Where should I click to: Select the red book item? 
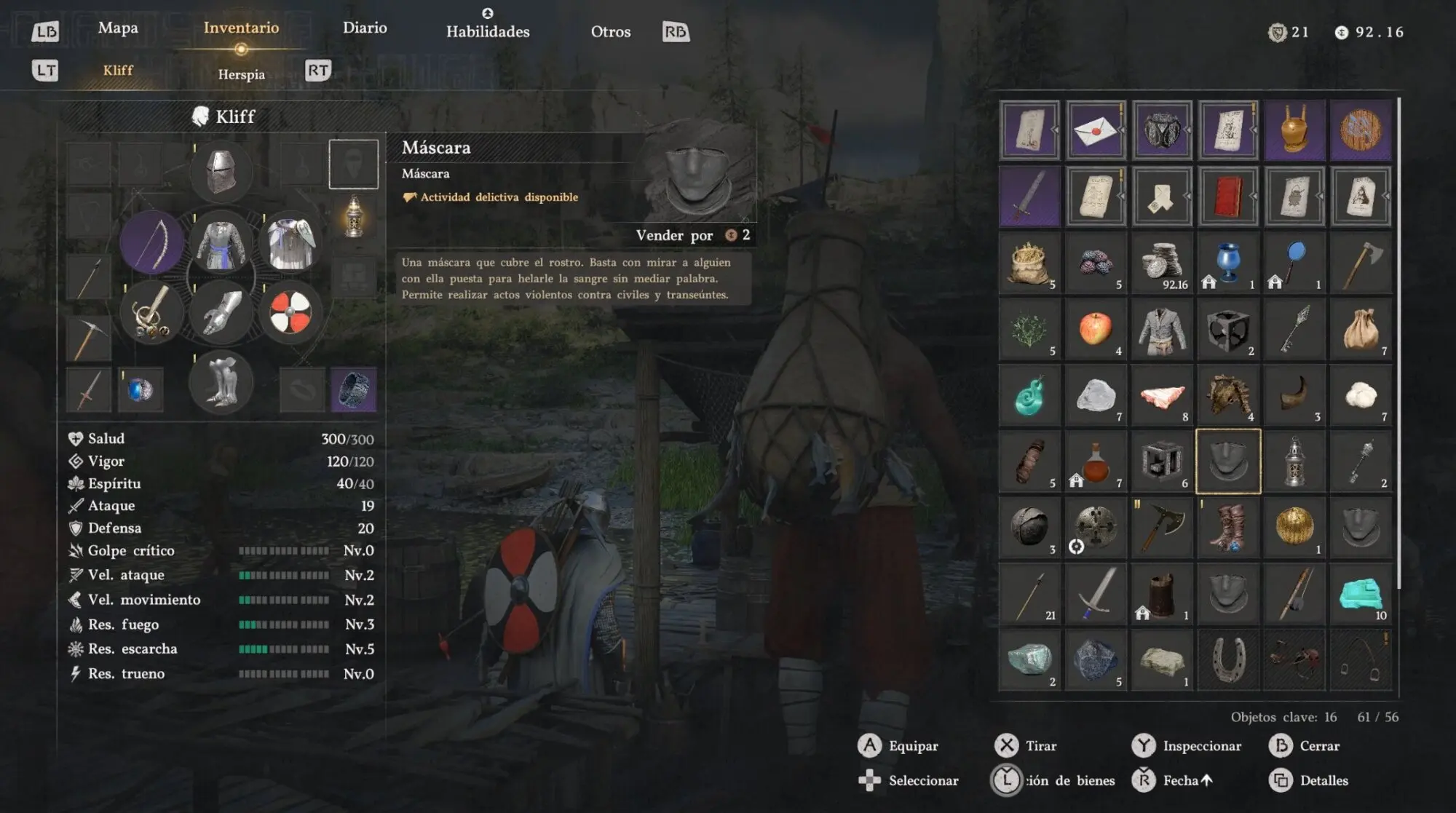1228,197
